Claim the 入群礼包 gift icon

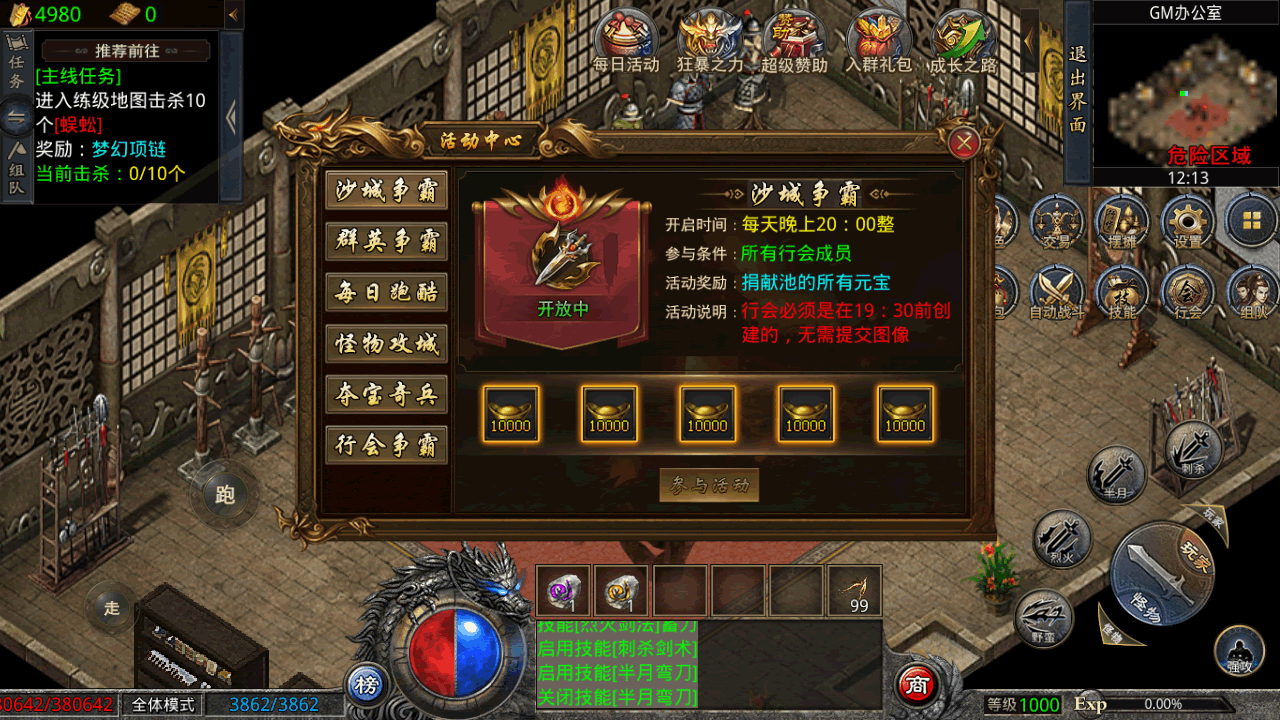[879, 40]
